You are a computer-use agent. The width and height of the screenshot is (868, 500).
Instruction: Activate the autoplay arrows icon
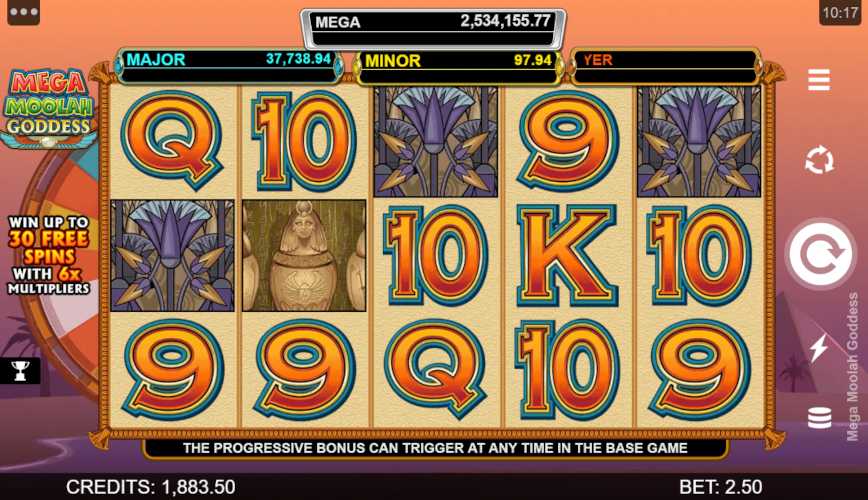819,160
